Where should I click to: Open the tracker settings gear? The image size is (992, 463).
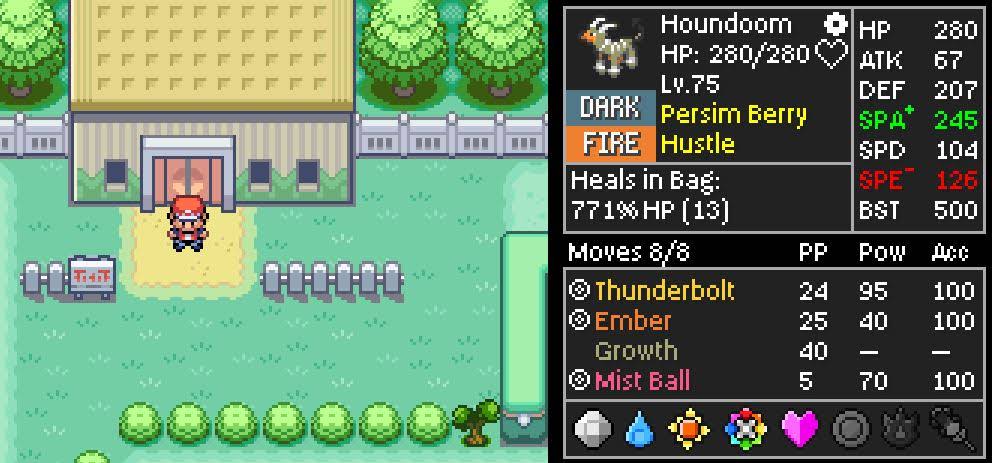click(834, 24)
